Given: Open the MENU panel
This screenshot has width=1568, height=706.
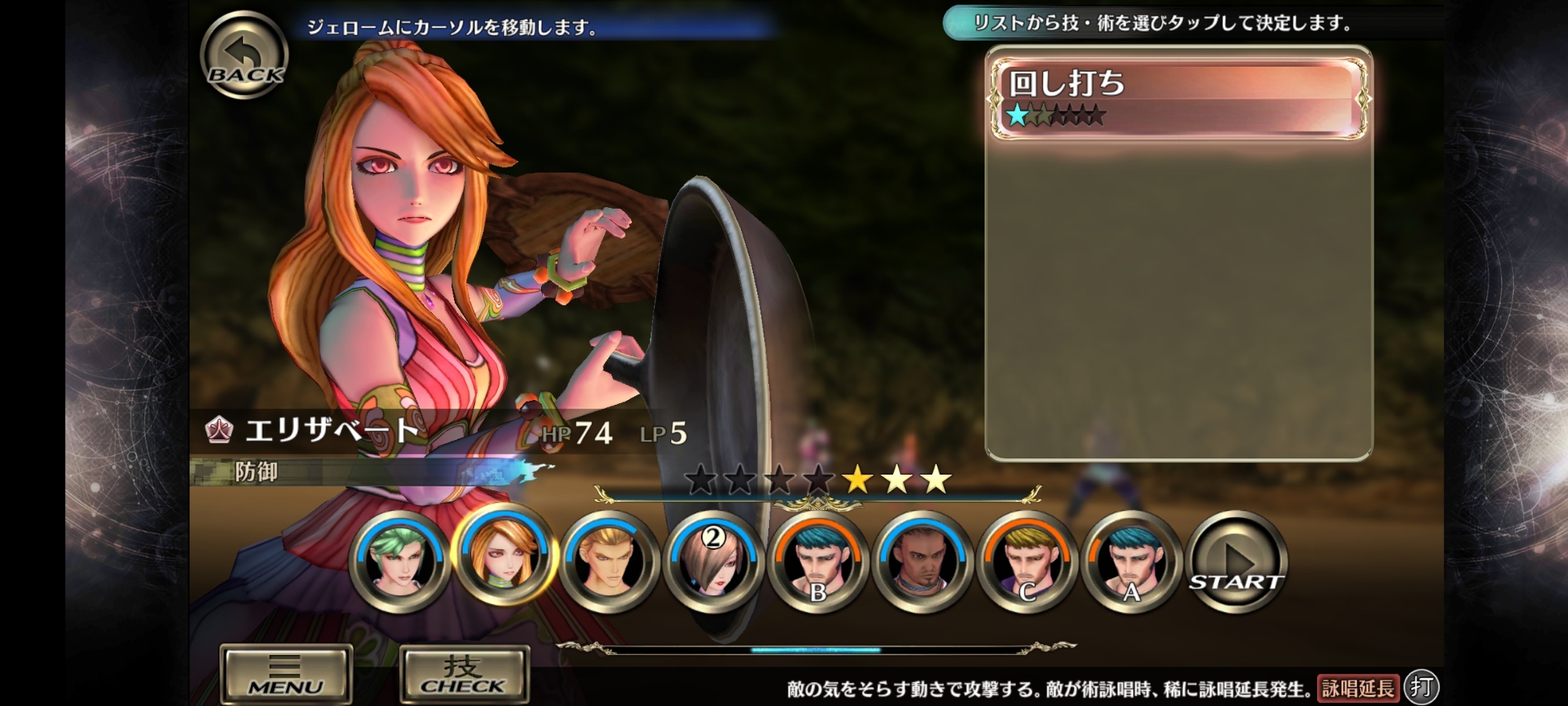Looking at the screenshot, I should [285, 673].
